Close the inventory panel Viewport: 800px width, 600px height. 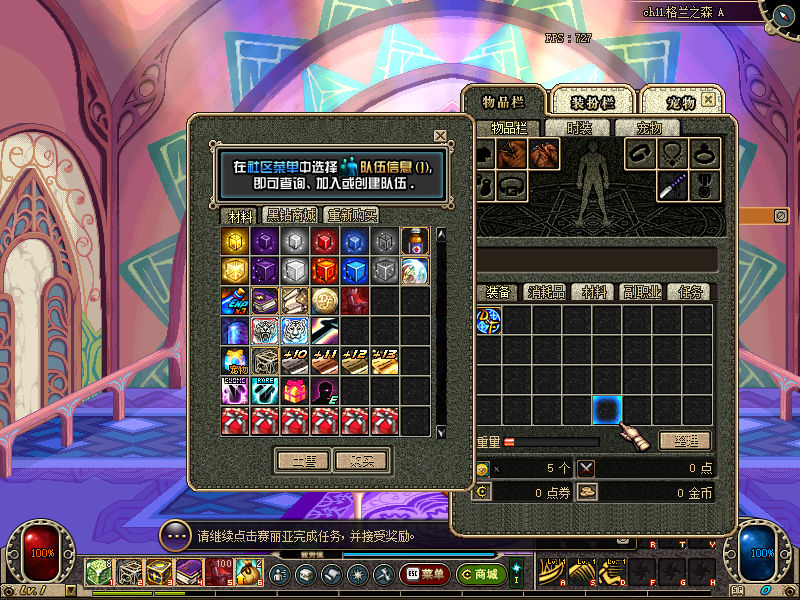pos(708,100)
